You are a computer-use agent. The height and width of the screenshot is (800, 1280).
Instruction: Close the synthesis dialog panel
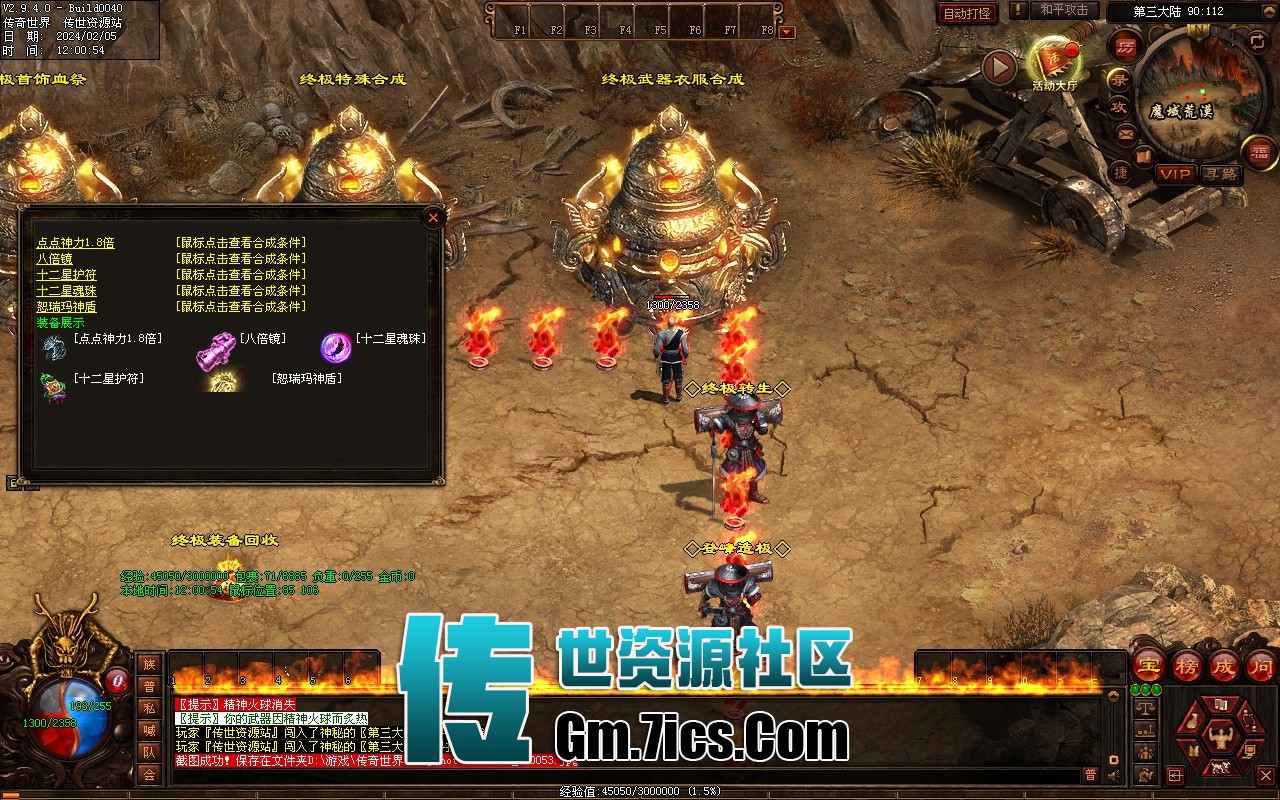pos(433,217)
